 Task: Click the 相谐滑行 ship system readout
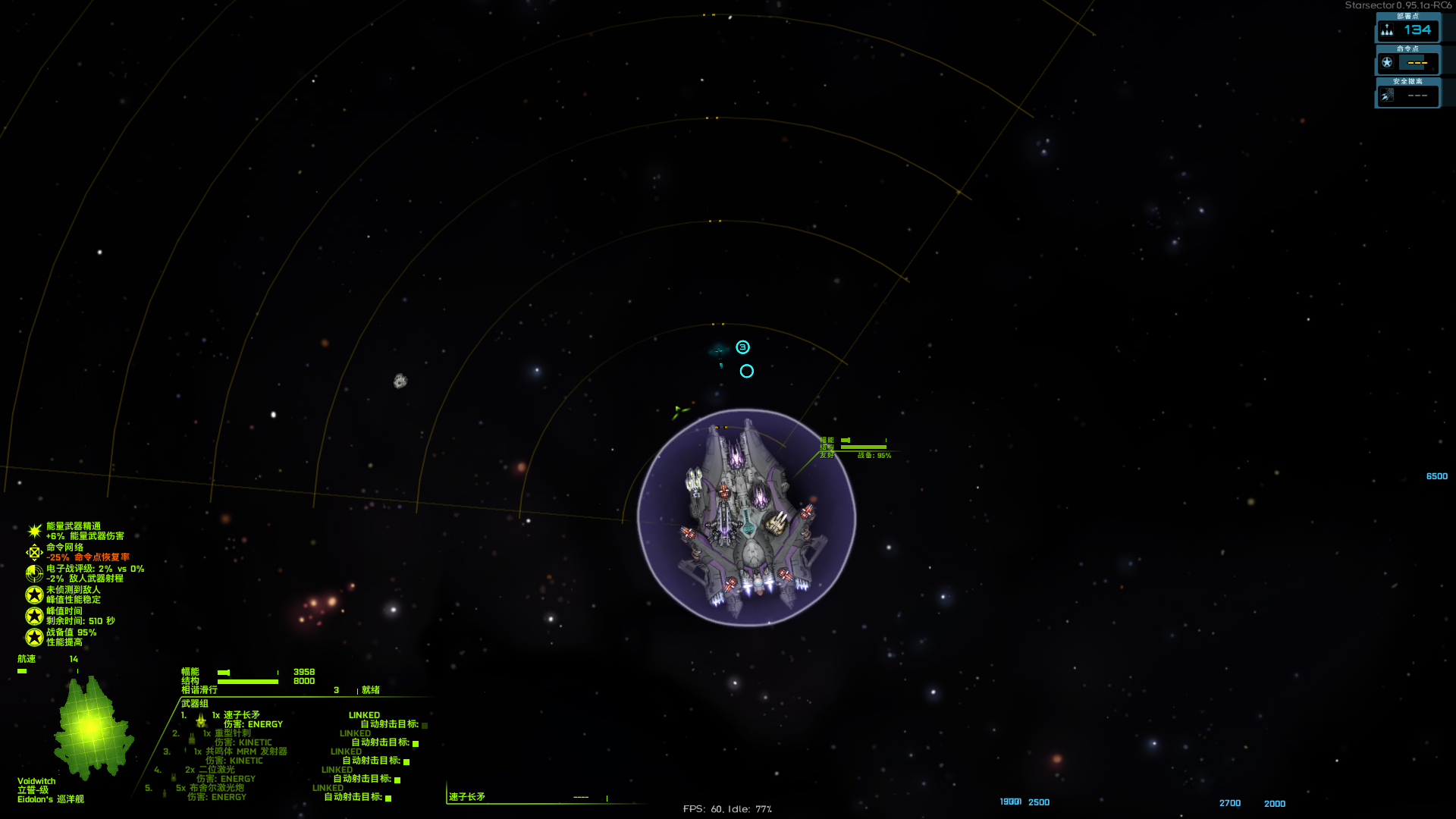point(199,690)
